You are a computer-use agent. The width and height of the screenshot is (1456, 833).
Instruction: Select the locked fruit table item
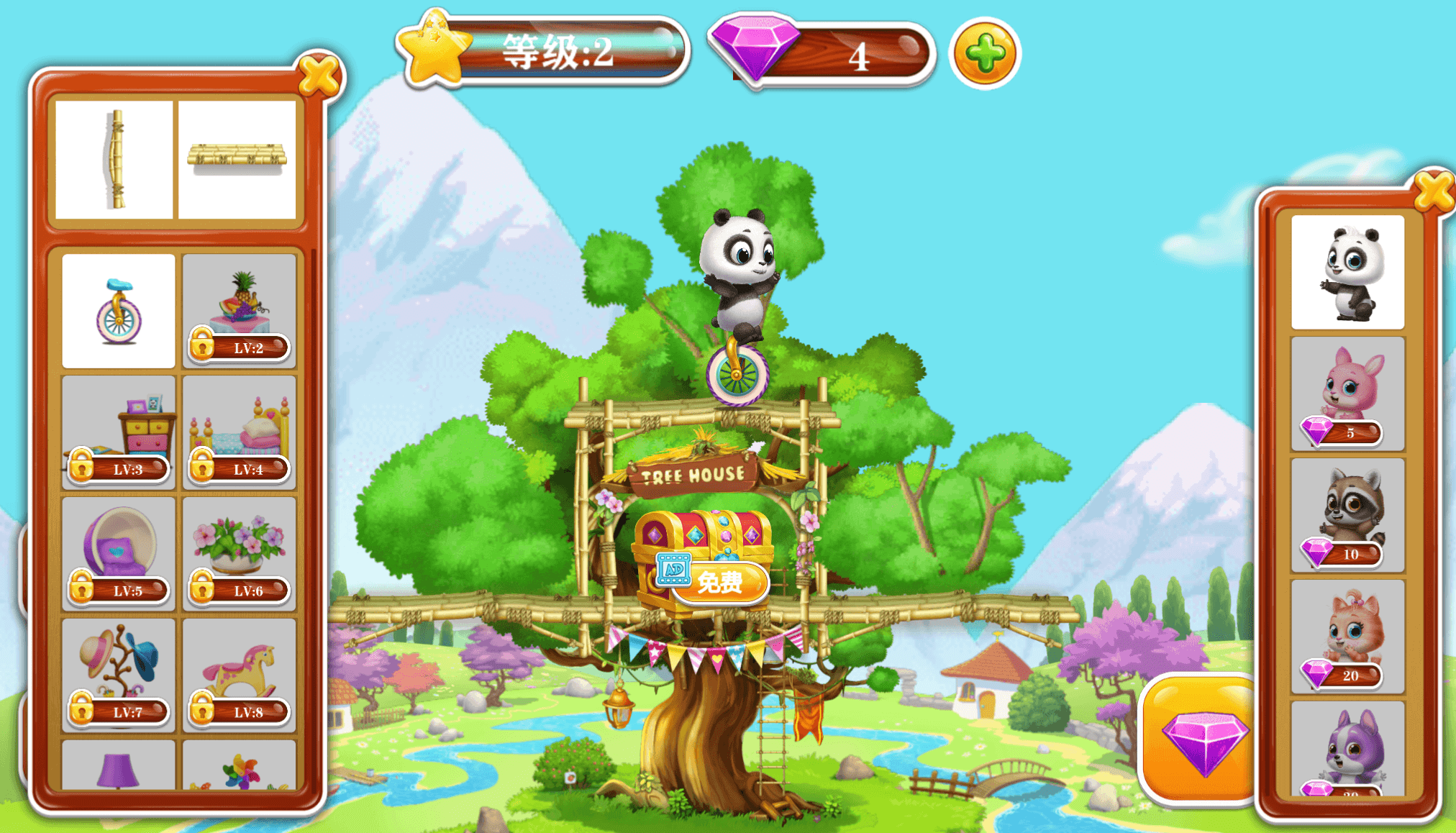(x=240, y=311)
